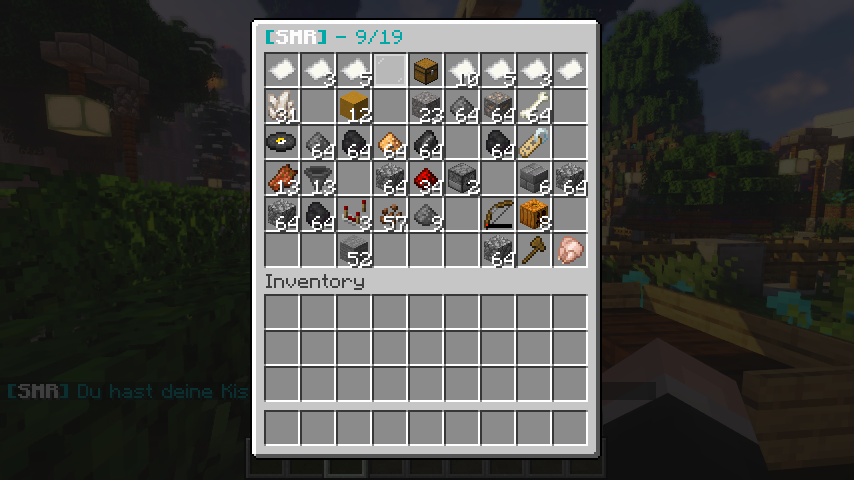Grab the bone stack
Screen dimensions: 854x480
[535, 106]
